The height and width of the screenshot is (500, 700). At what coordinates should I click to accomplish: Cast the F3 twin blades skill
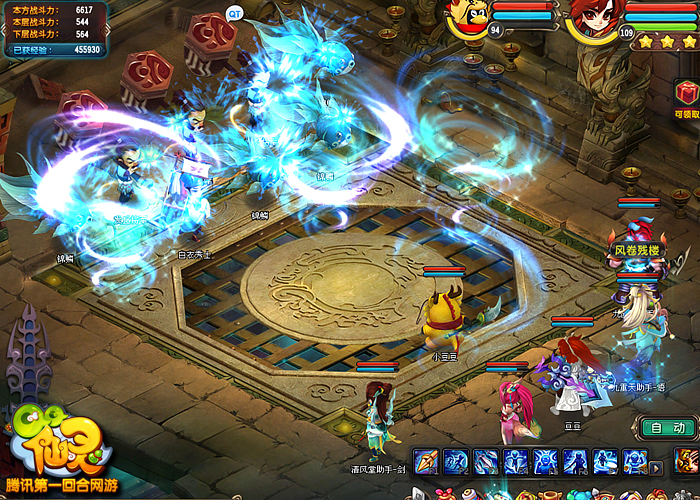[x=486, y=462]
